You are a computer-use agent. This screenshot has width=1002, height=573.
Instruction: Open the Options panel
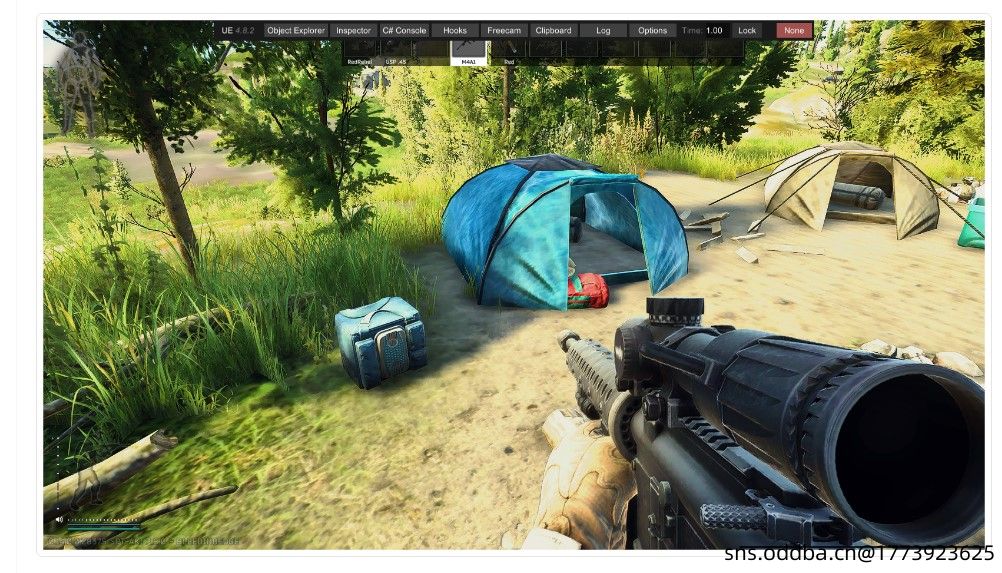(x=652, y=31)
